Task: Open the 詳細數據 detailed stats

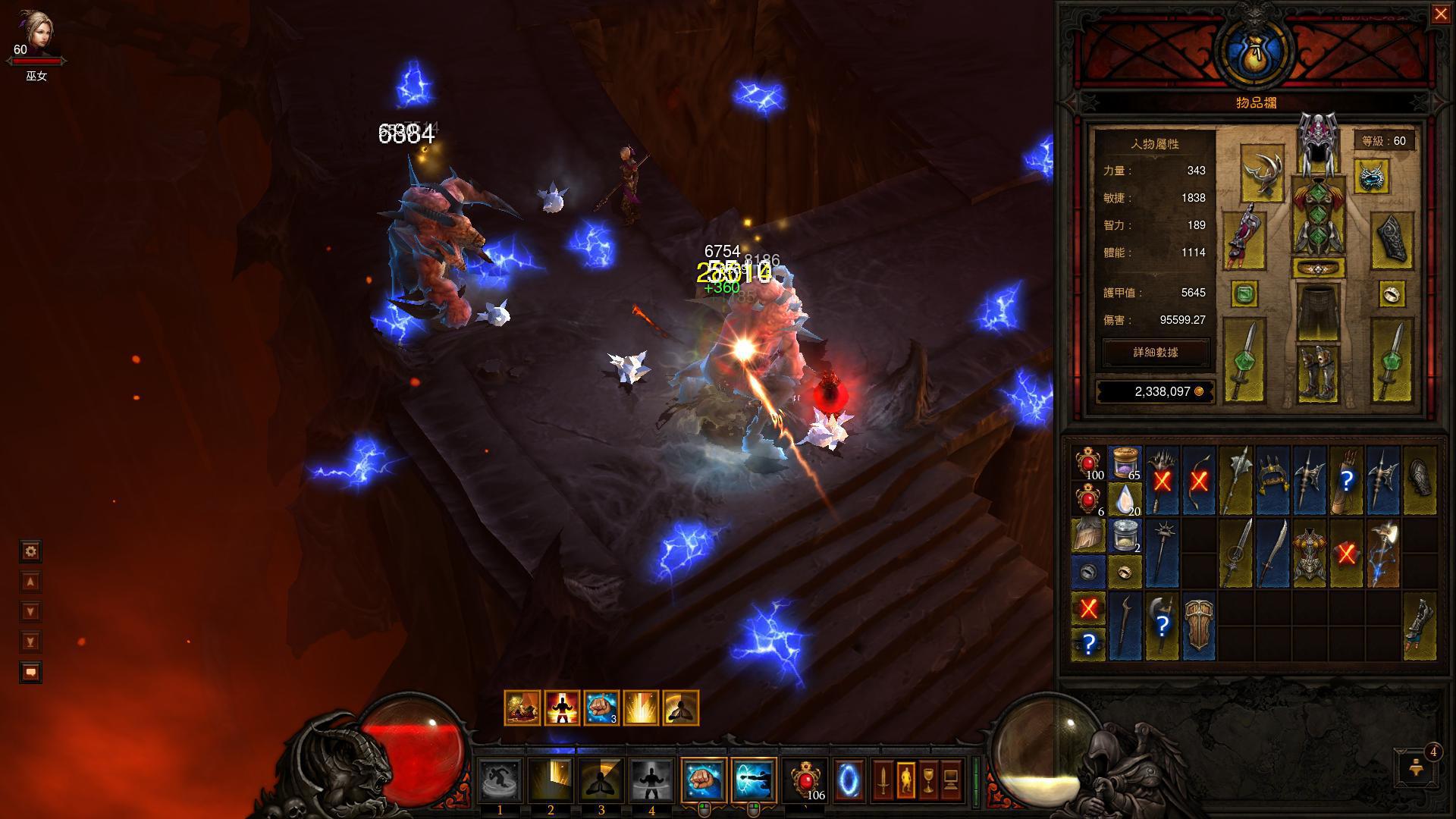Action: pos(1156,353)
